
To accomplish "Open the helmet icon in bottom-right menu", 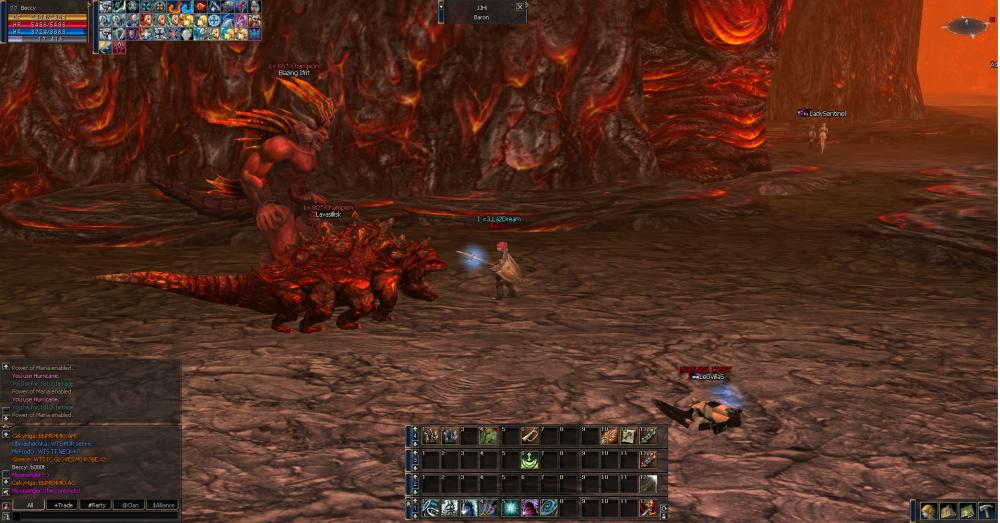I will [x=928, y=511].
